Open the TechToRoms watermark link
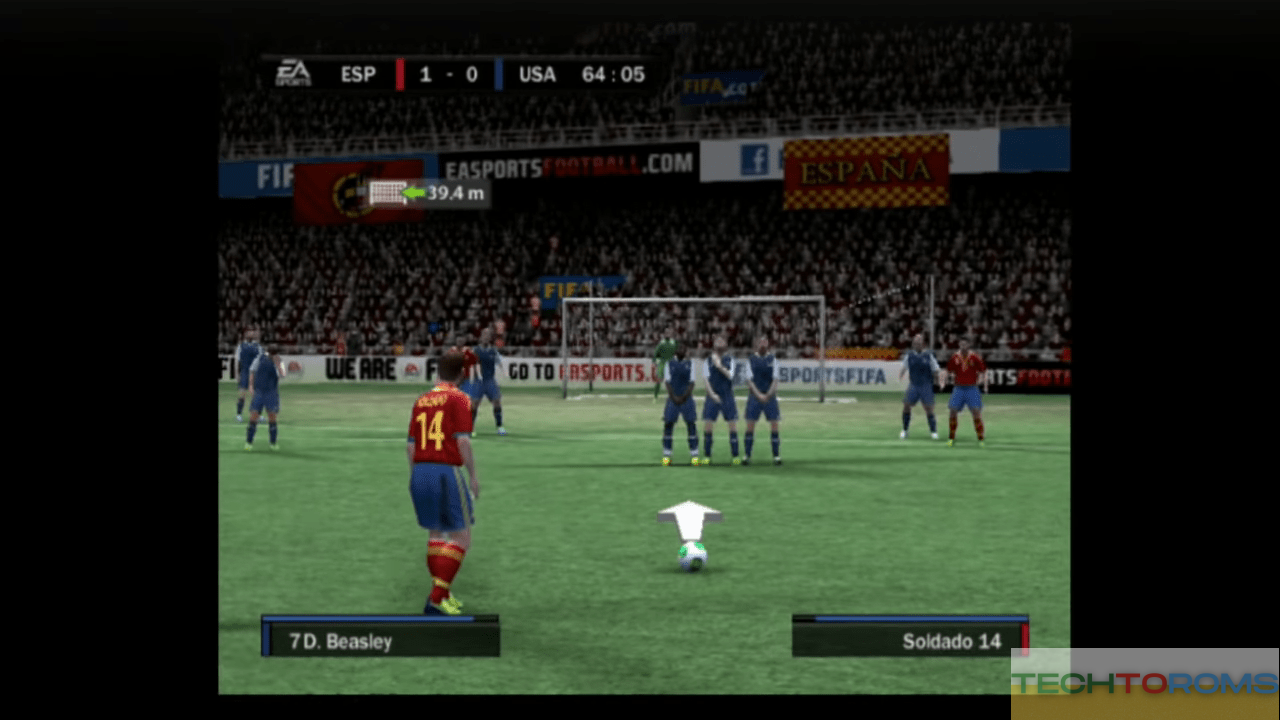This screenshot has height=720, width=1280. 1144,683
